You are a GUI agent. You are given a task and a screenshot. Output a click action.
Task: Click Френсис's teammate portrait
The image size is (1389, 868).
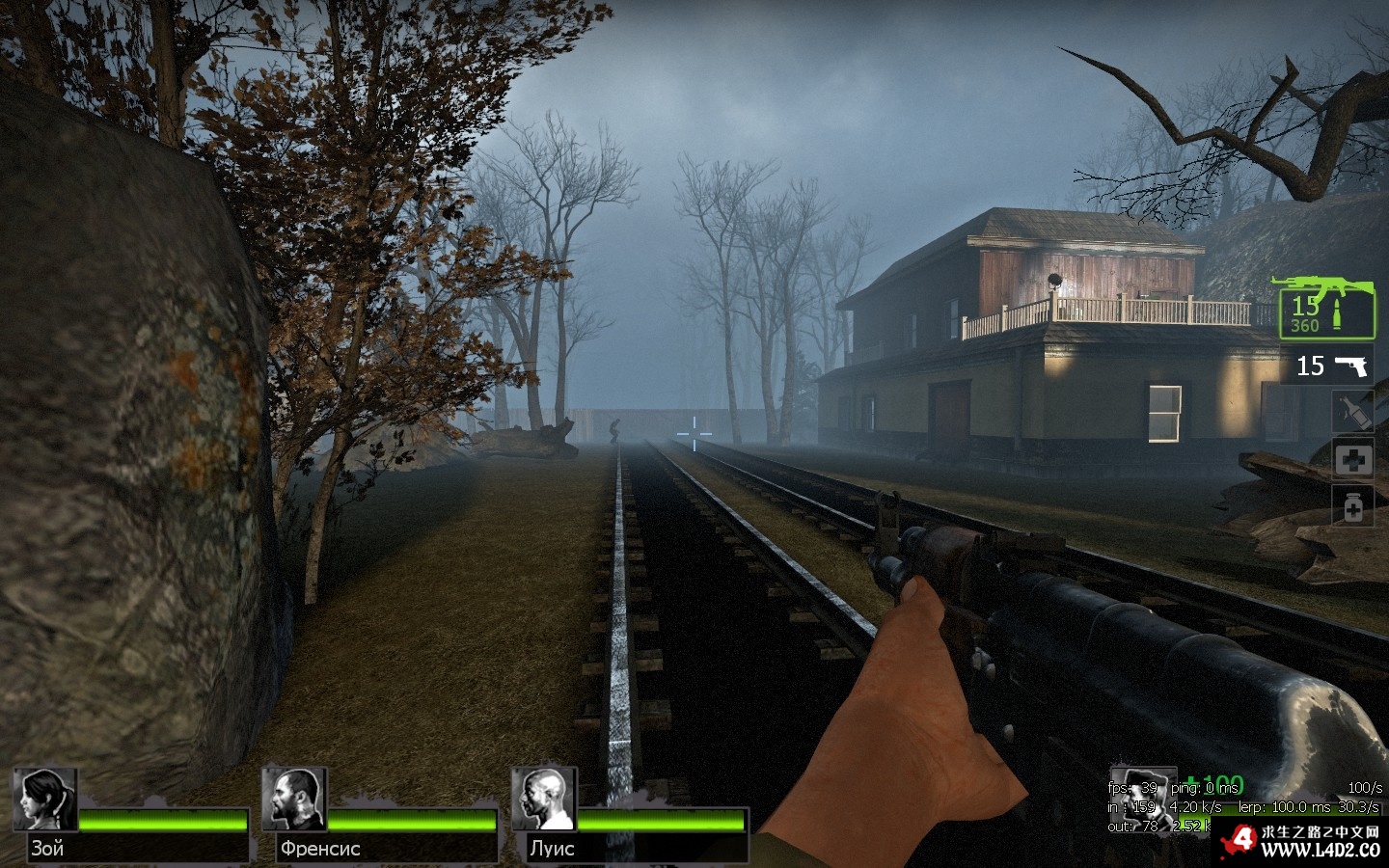point(294,800)
